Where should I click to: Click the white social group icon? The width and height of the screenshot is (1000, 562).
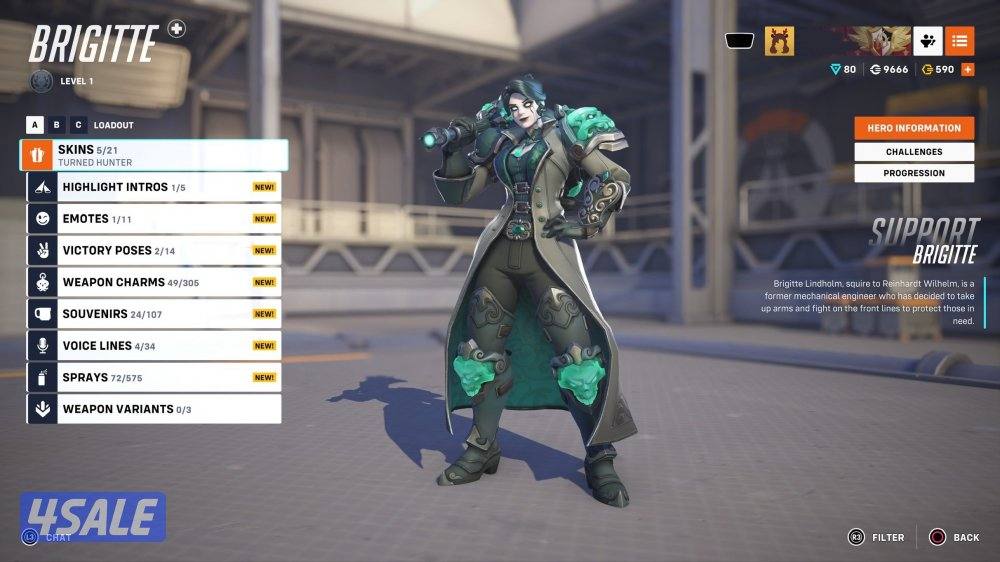(x=927, y=41)
